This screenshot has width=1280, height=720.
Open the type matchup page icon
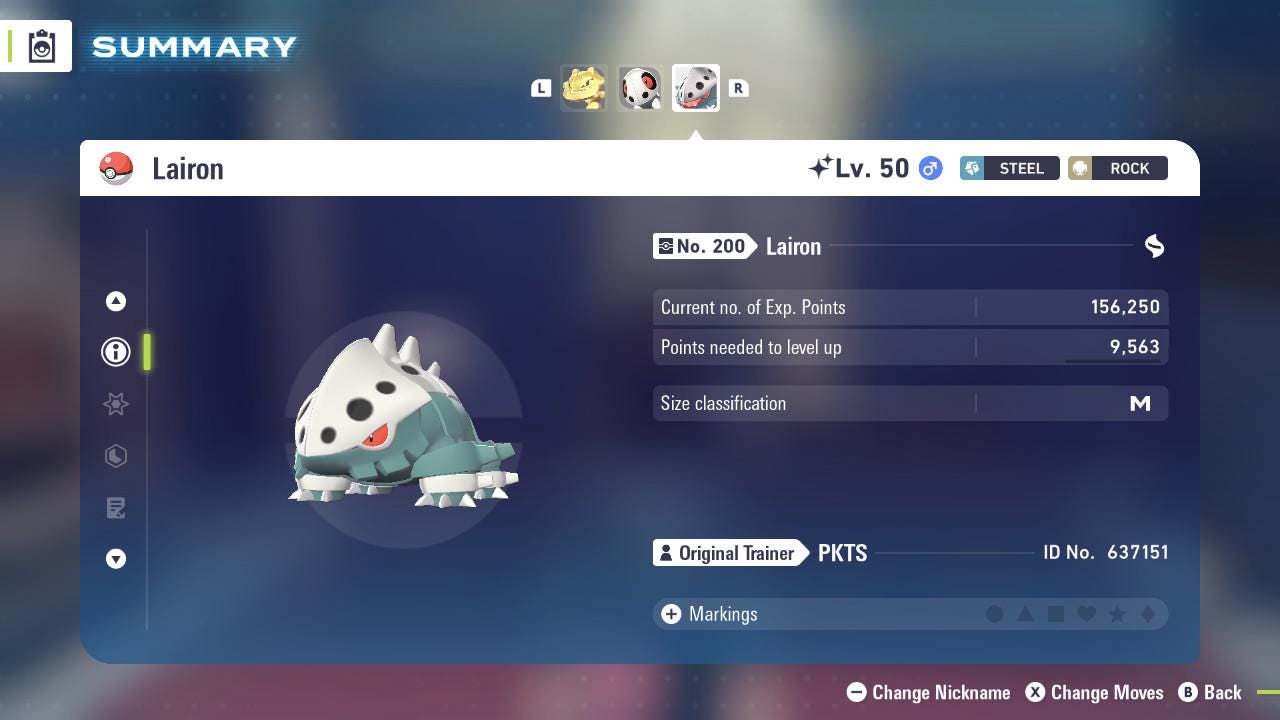pyautogui.click(x=116, y=456)
